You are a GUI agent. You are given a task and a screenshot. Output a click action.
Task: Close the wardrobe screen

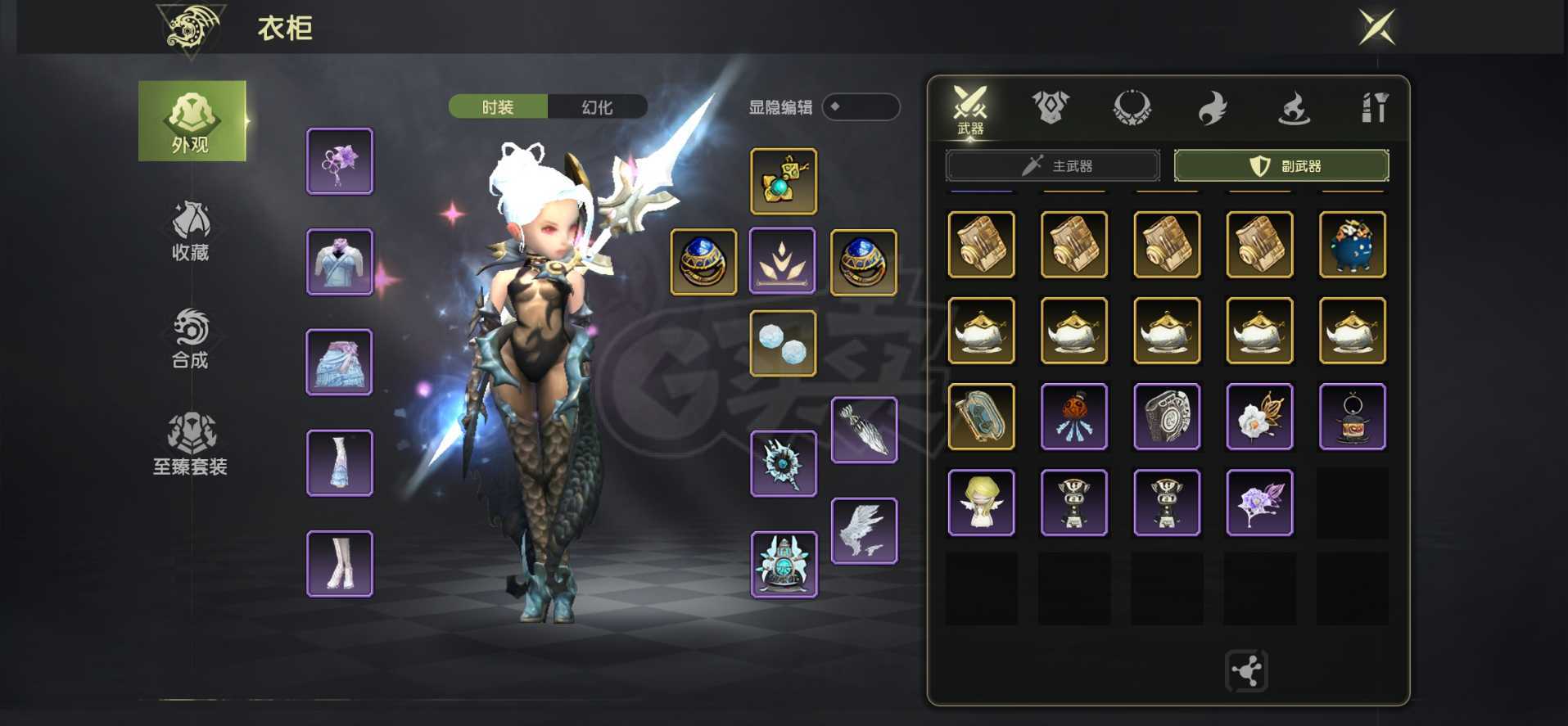(x=1376, y=28)
